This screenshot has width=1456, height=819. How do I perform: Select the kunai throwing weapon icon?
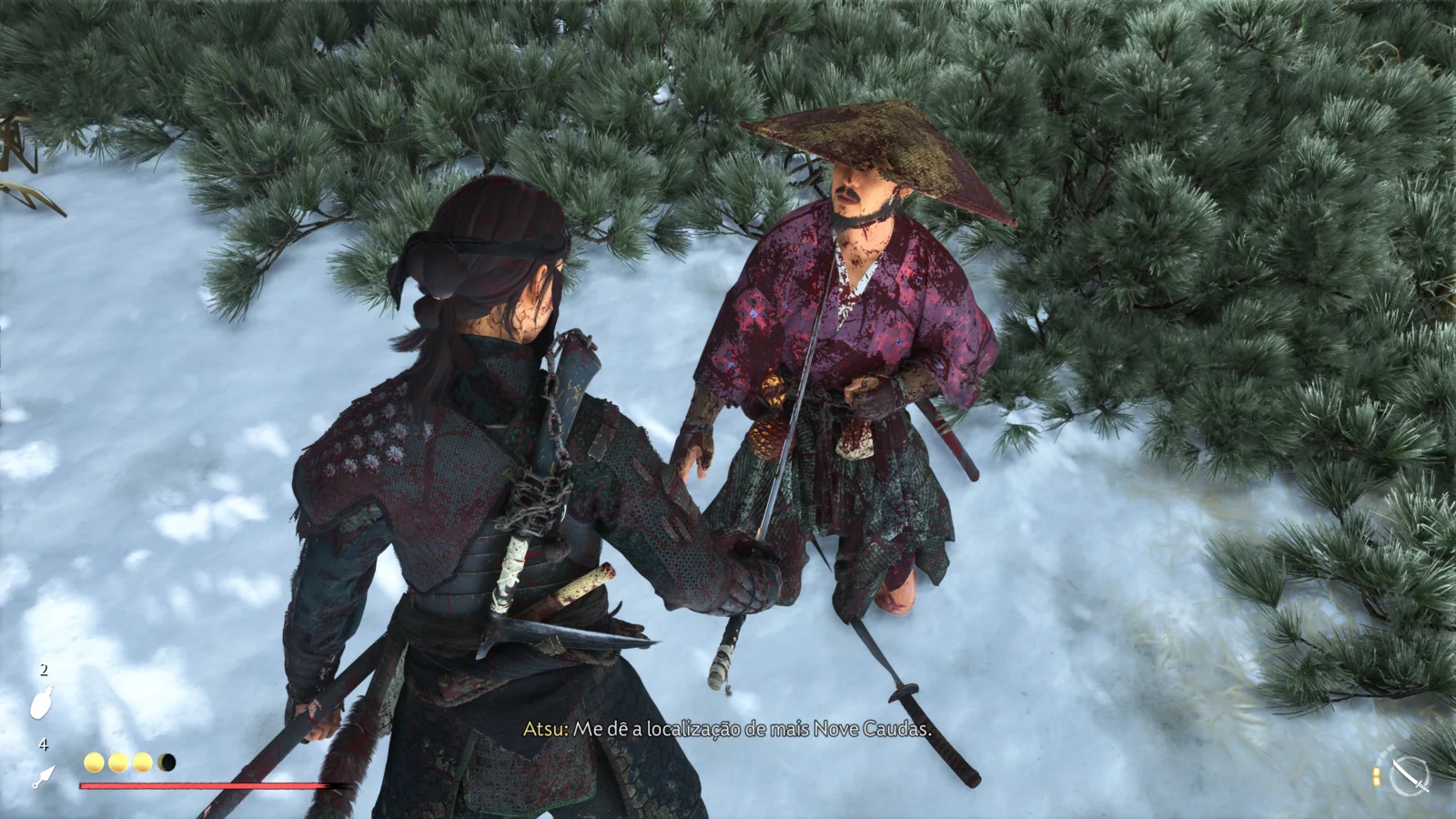43,776
